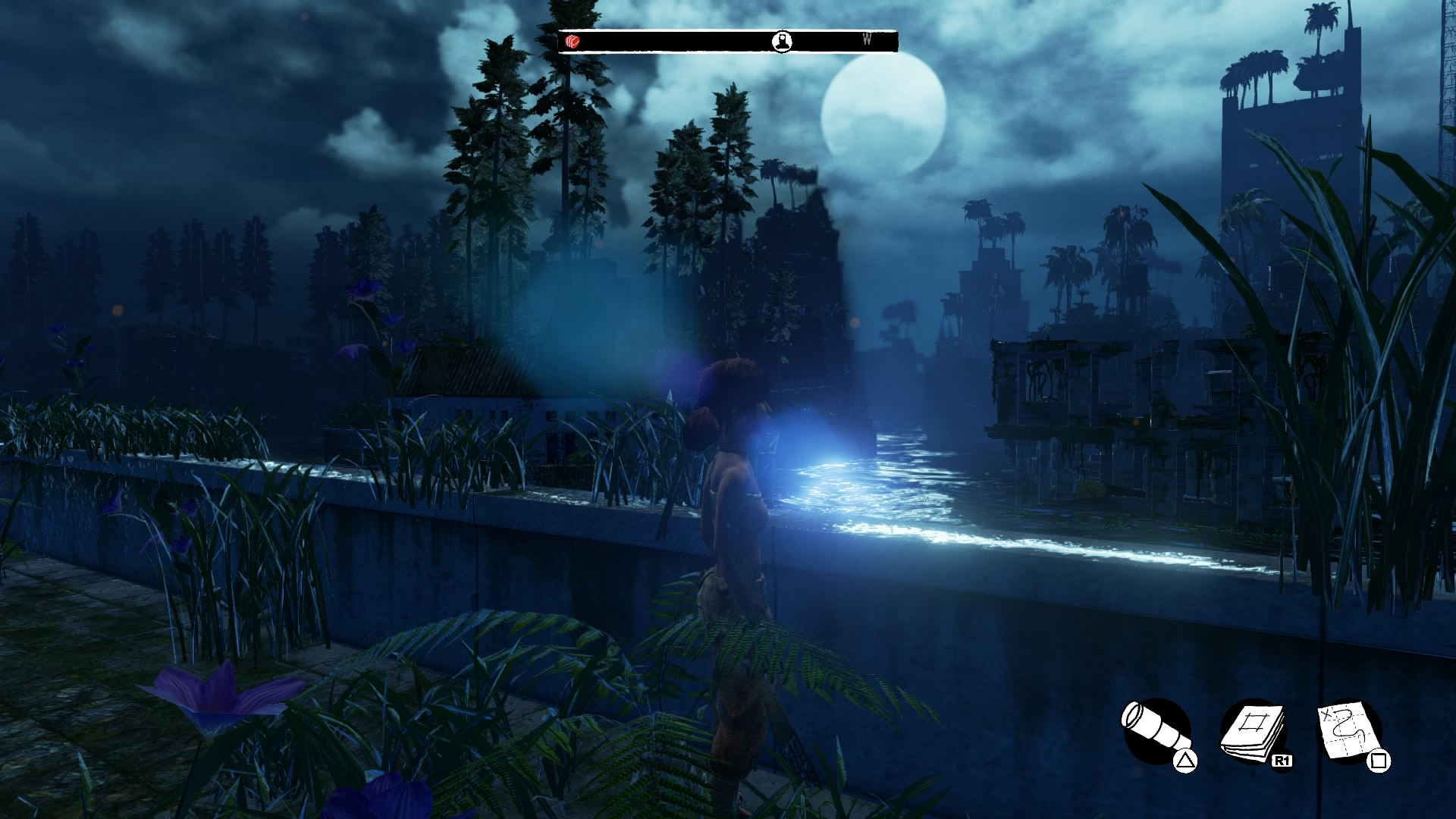Click the player marker on the compass
Image resolution: width=1456 pixels, height=819 pixels.
(783, 41)
